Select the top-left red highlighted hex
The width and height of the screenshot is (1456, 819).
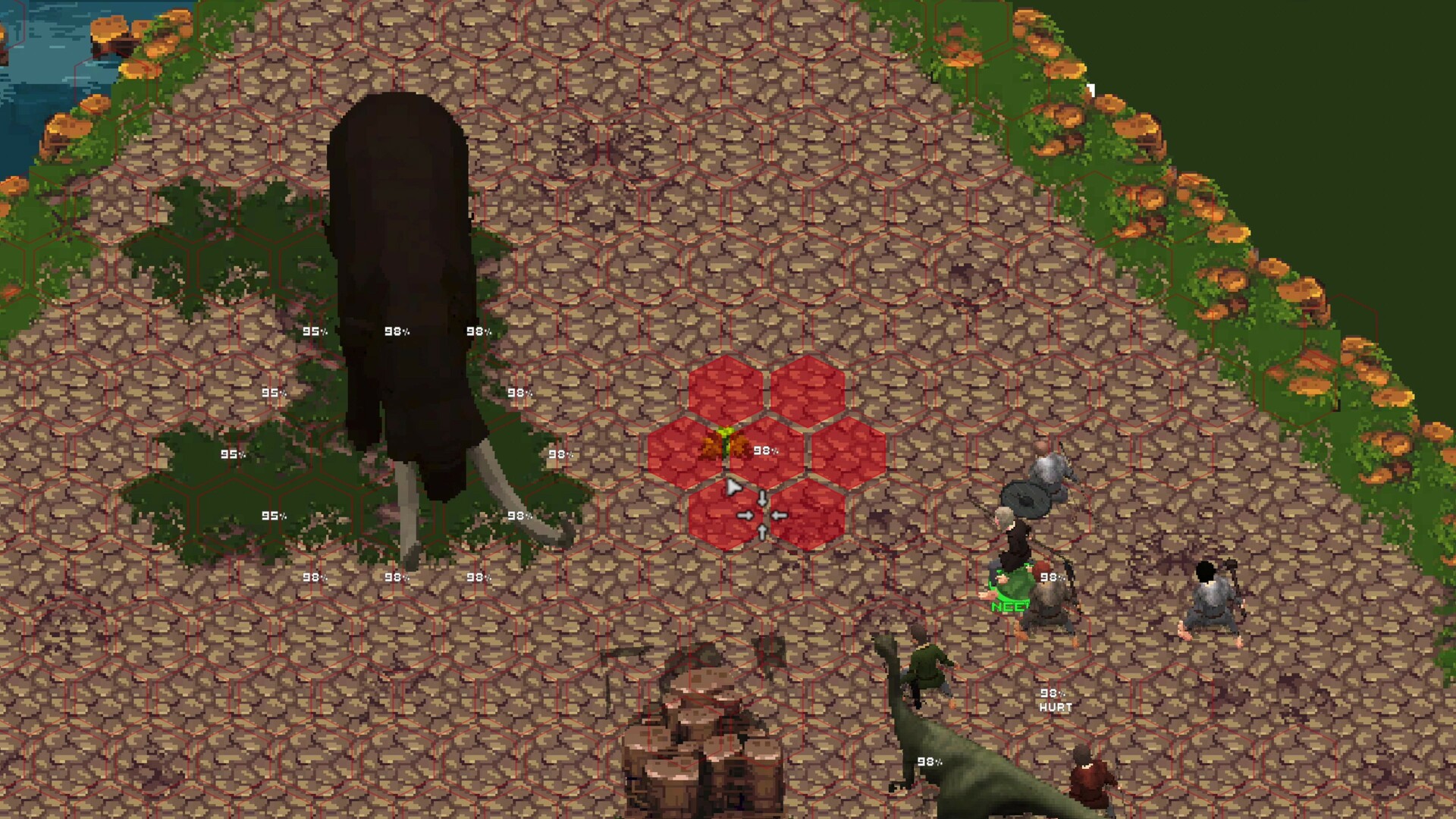click(726, 391)
